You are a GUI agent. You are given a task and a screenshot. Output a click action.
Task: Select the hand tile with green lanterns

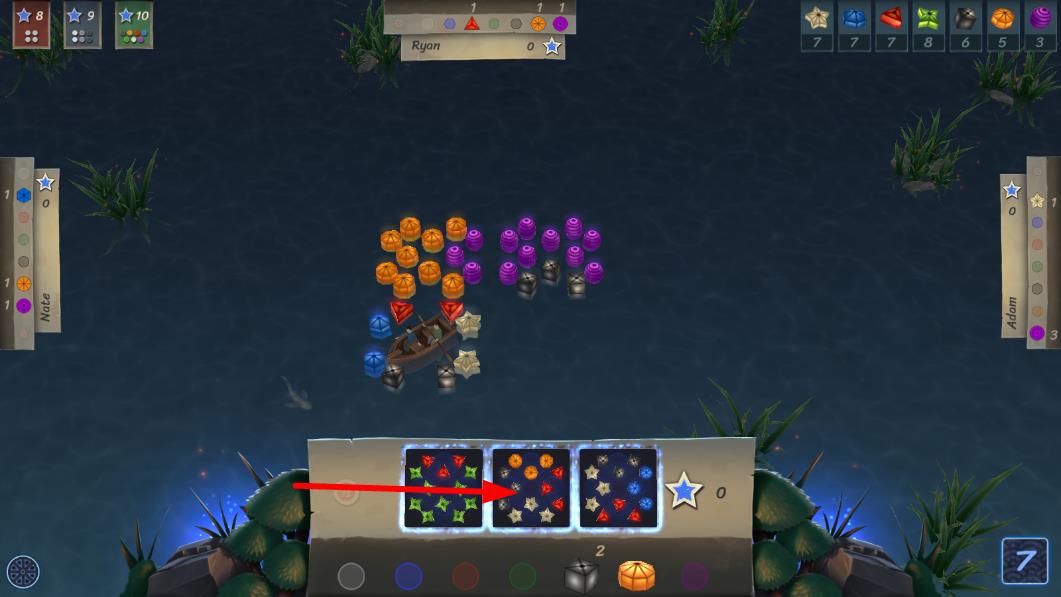pyautogui.click(x=444, y=487)
